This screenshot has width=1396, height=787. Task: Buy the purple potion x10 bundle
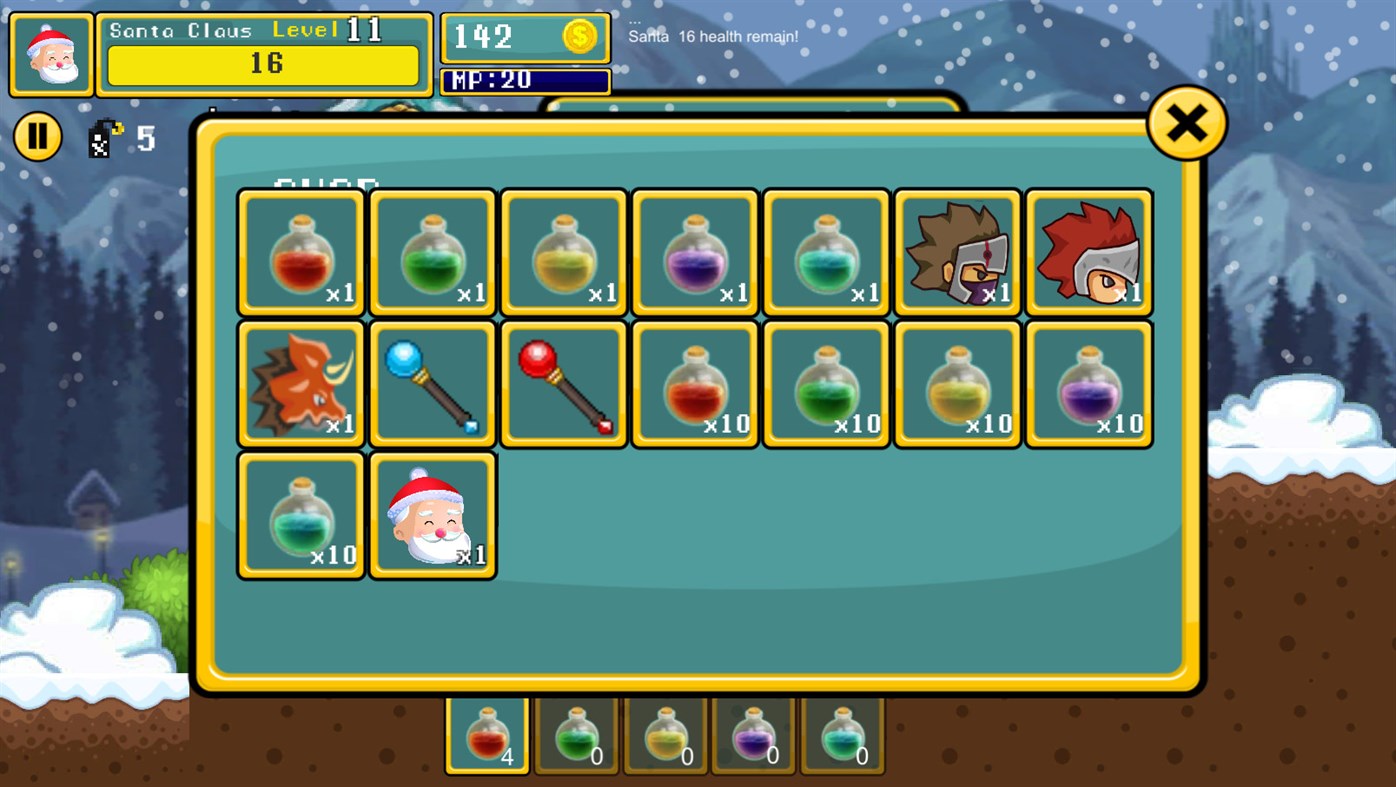click(x=1087, y=383)
